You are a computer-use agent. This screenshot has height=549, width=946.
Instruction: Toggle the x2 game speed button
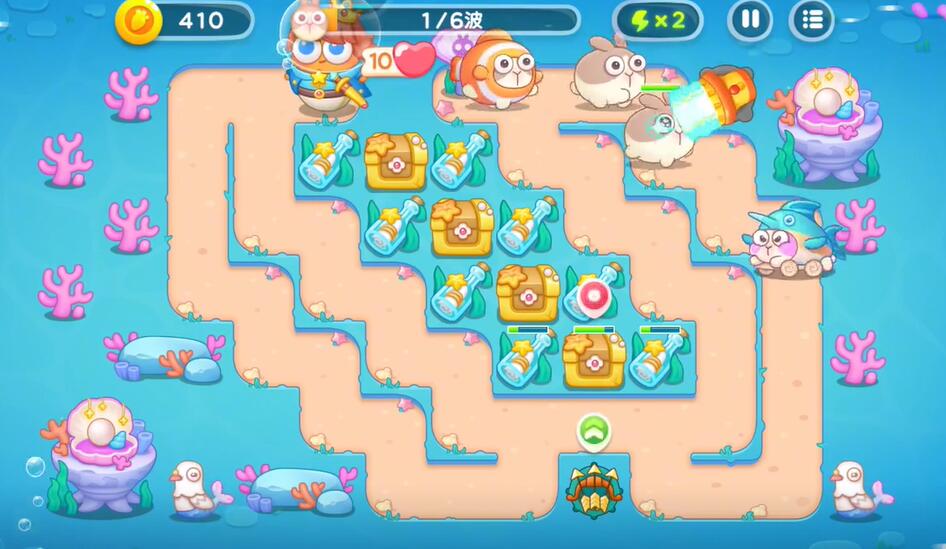(657, 20)
